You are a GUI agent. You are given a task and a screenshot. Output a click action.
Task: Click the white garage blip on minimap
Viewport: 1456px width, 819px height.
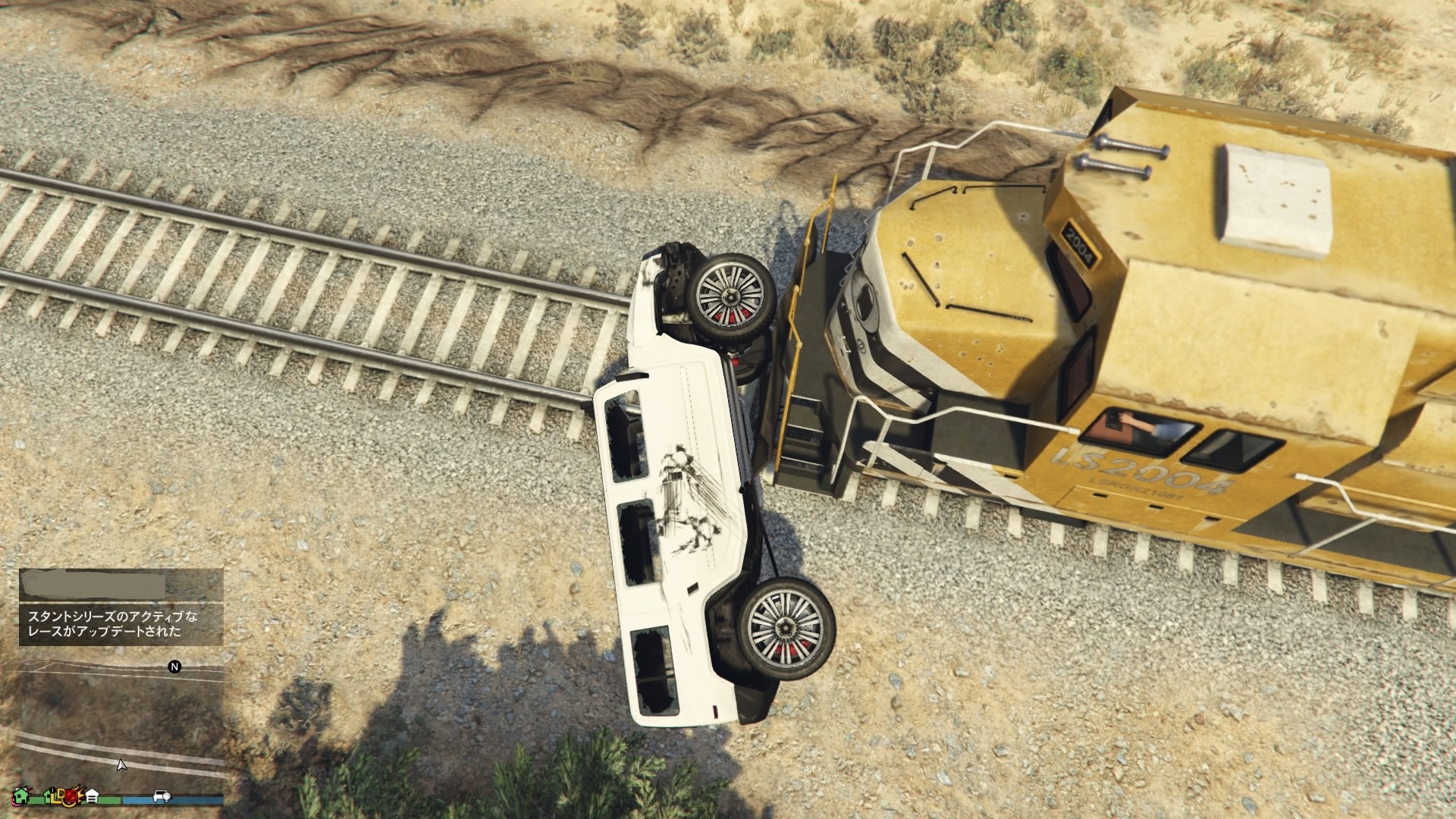[x=93, y=796]
